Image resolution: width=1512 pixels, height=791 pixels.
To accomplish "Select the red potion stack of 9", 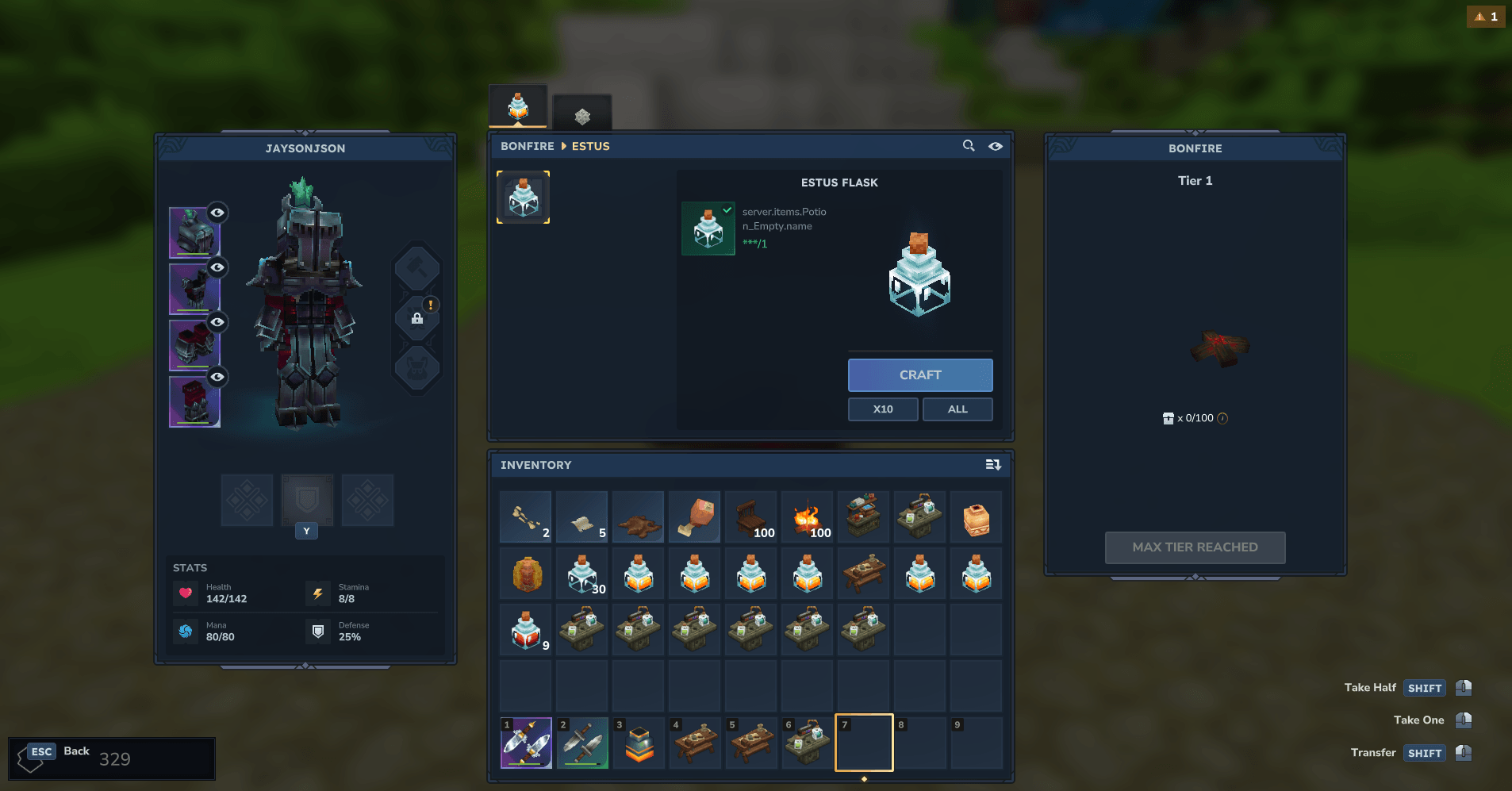I will coord(526,630).
